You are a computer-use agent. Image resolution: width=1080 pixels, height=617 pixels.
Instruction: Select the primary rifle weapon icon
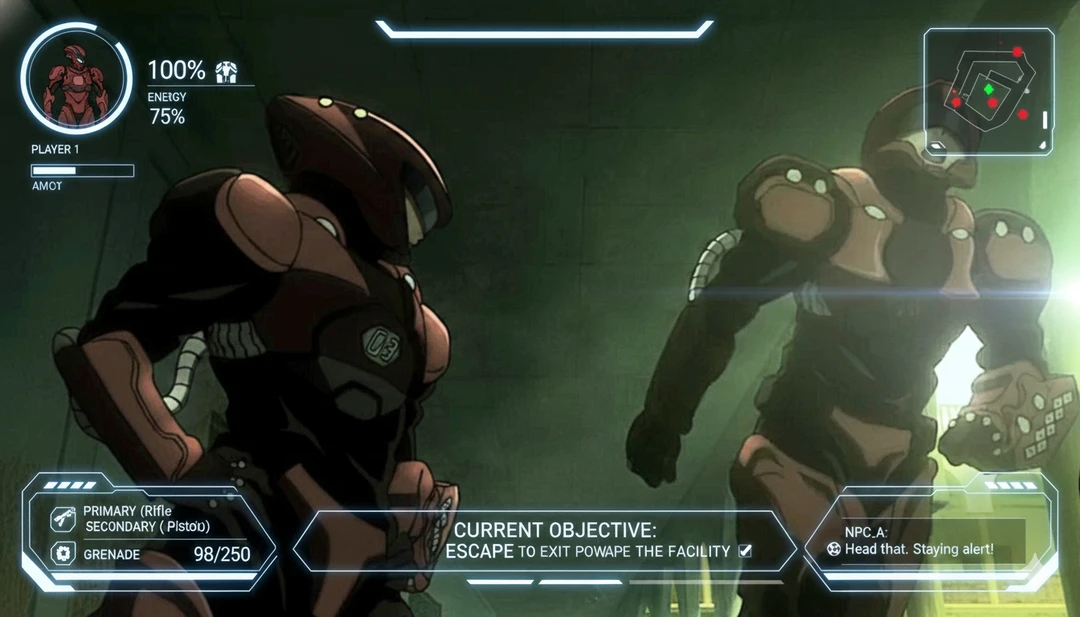(x=62, y=519)
